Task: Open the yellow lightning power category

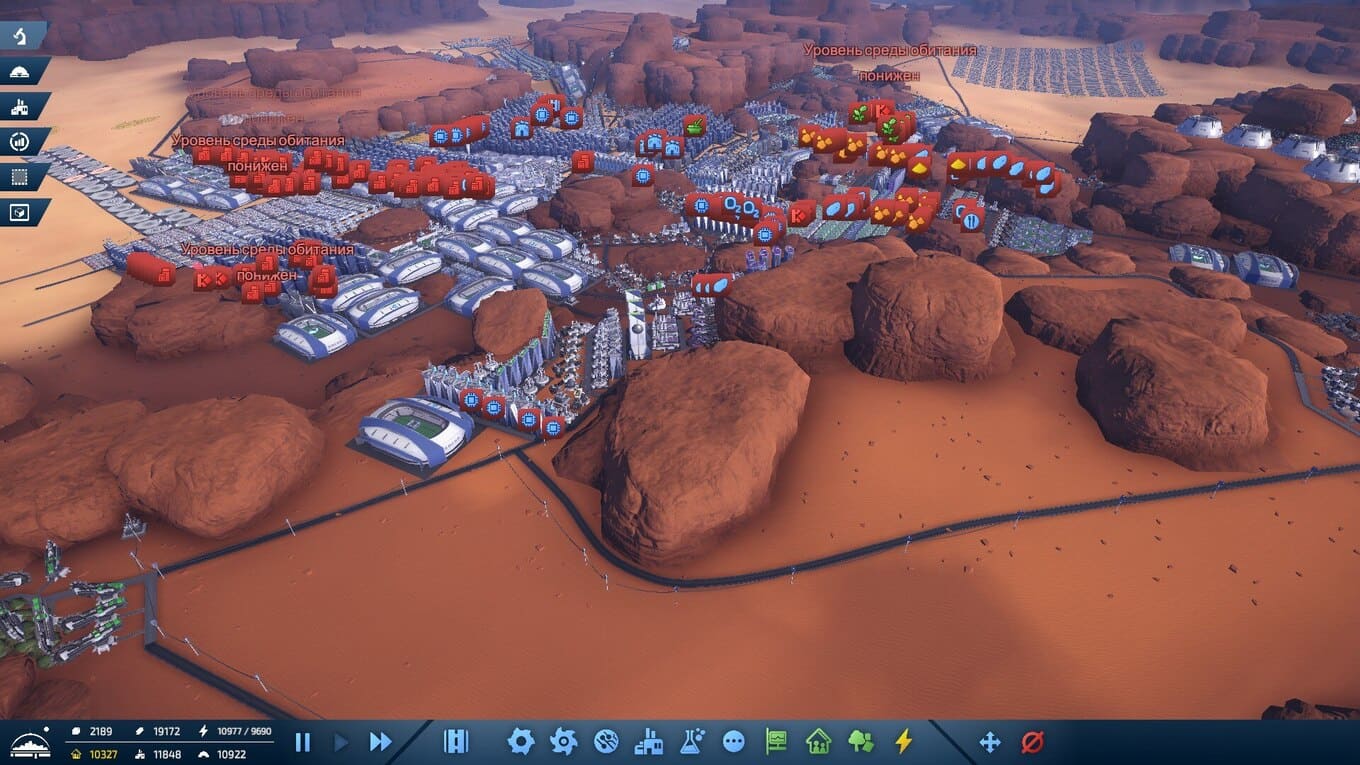Action: [903, 741]
